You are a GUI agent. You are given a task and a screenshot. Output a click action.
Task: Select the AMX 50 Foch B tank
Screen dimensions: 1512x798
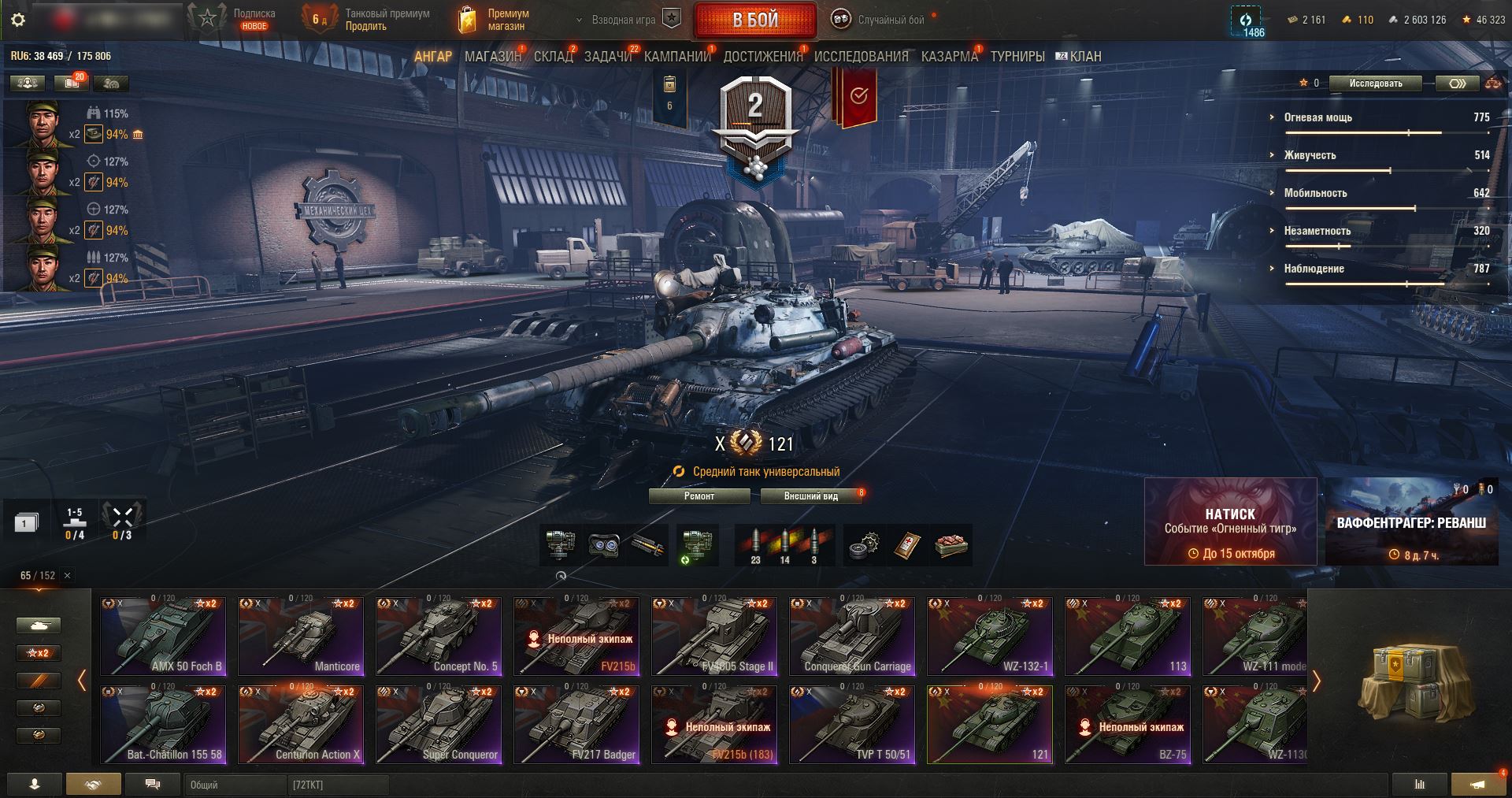[x=164, y=637]
